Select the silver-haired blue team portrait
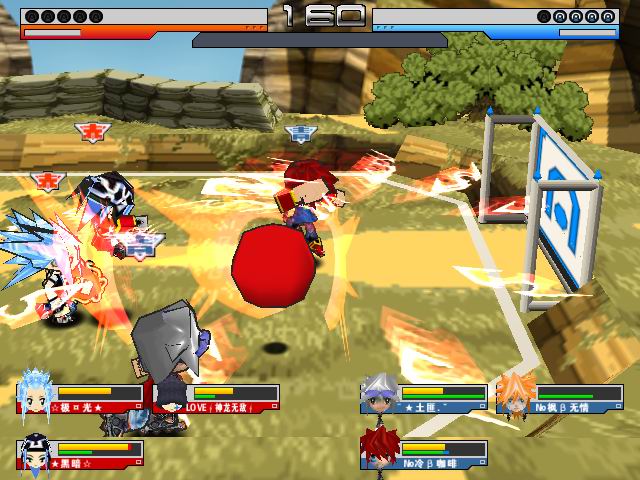Image resolution: width=640 pixels, height=480 pixels. click(380, 393)
